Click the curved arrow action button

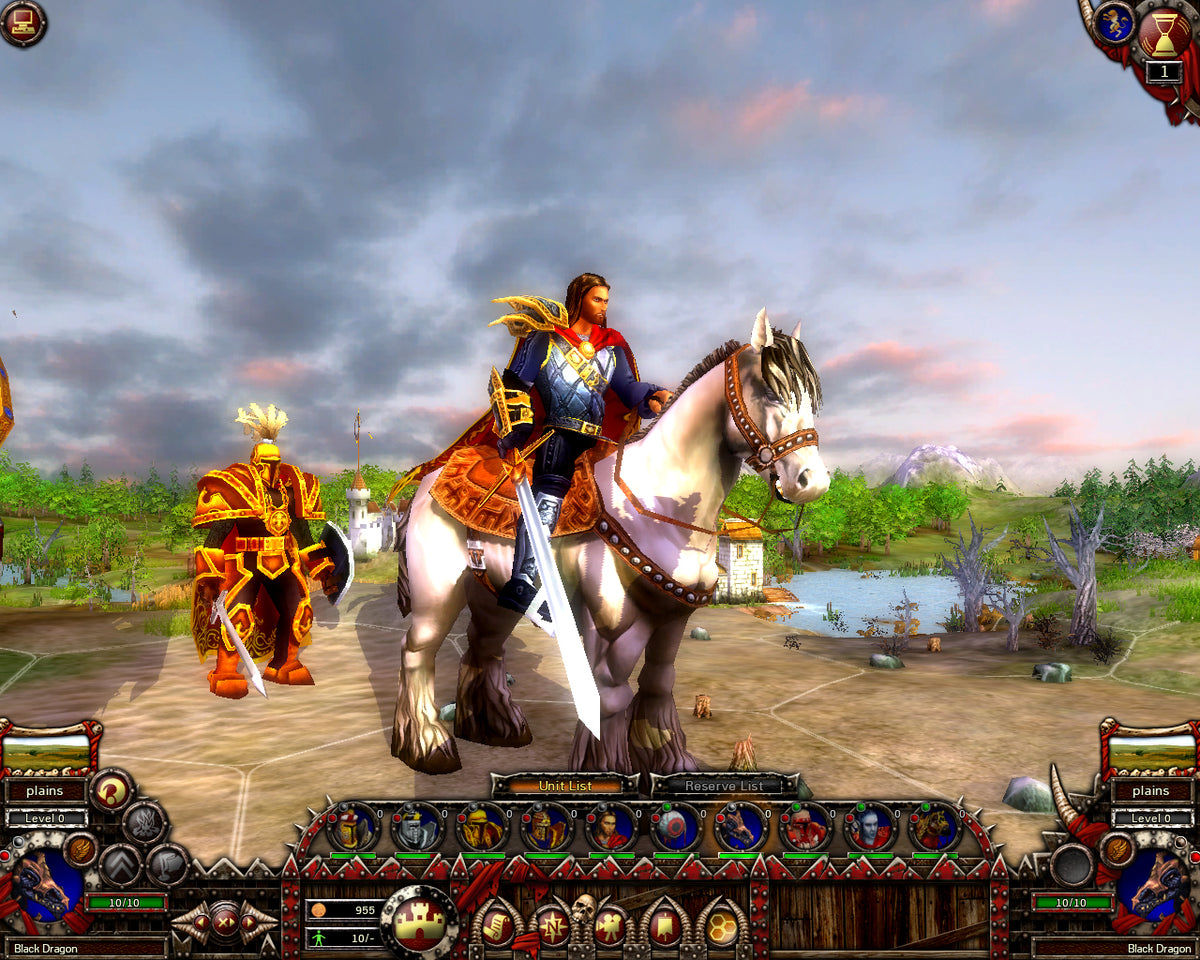click(111, 791)
